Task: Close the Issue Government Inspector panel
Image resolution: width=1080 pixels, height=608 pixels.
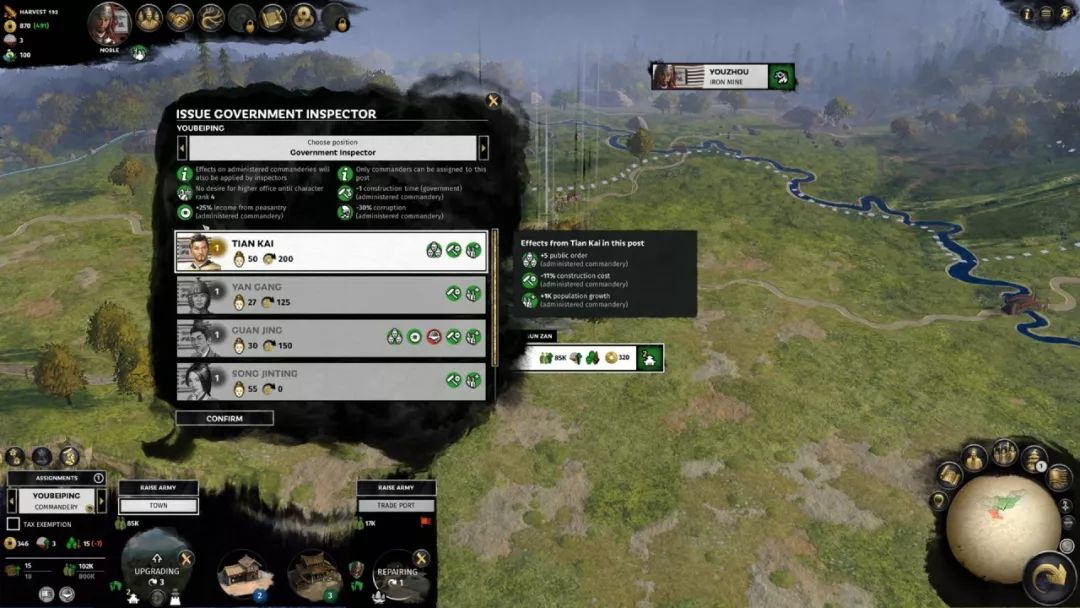Action: (x=492, y=101)
